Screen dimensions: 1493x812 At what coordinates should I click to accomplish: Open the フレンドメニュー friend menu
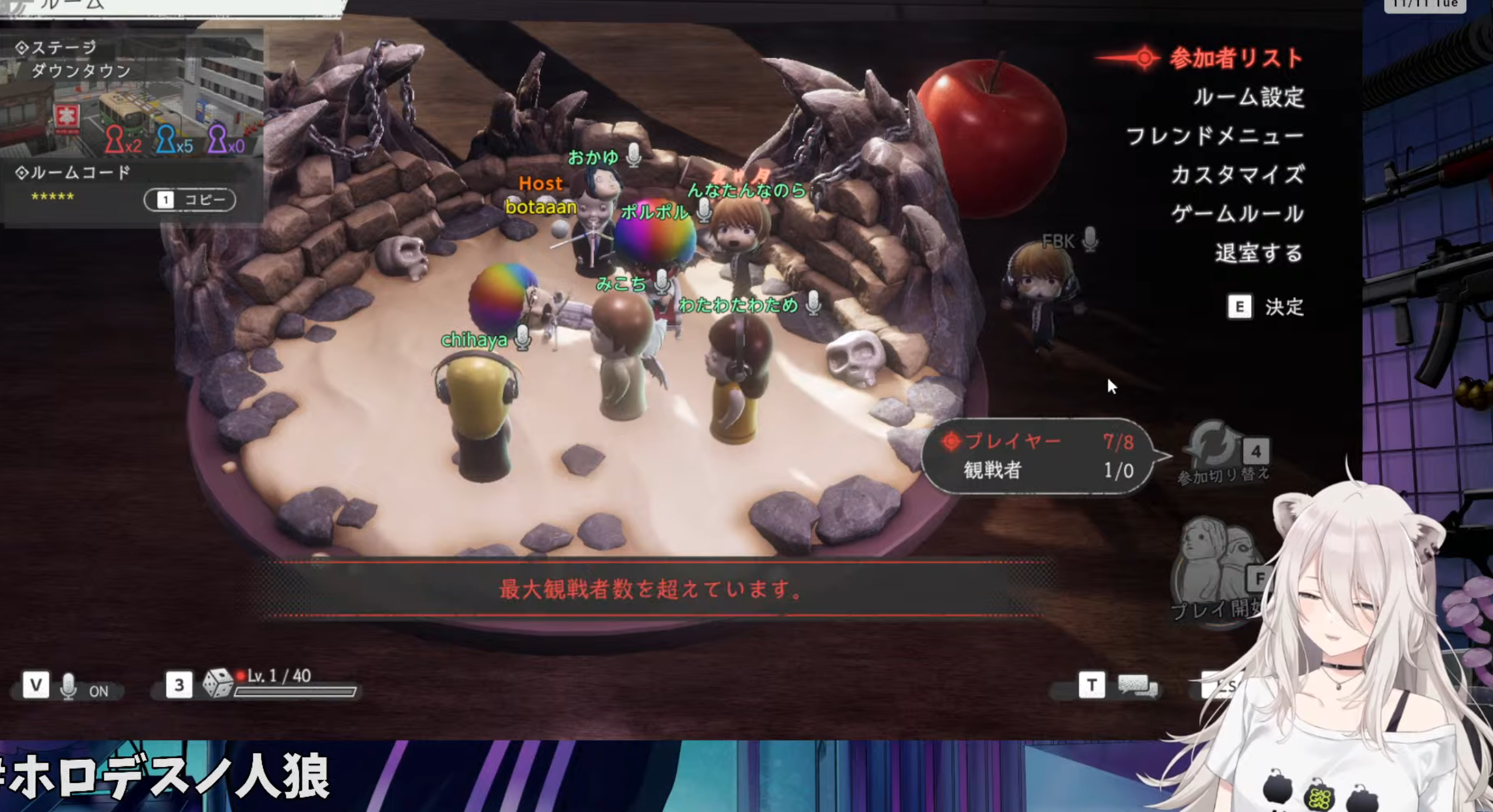pos(1214,136)
